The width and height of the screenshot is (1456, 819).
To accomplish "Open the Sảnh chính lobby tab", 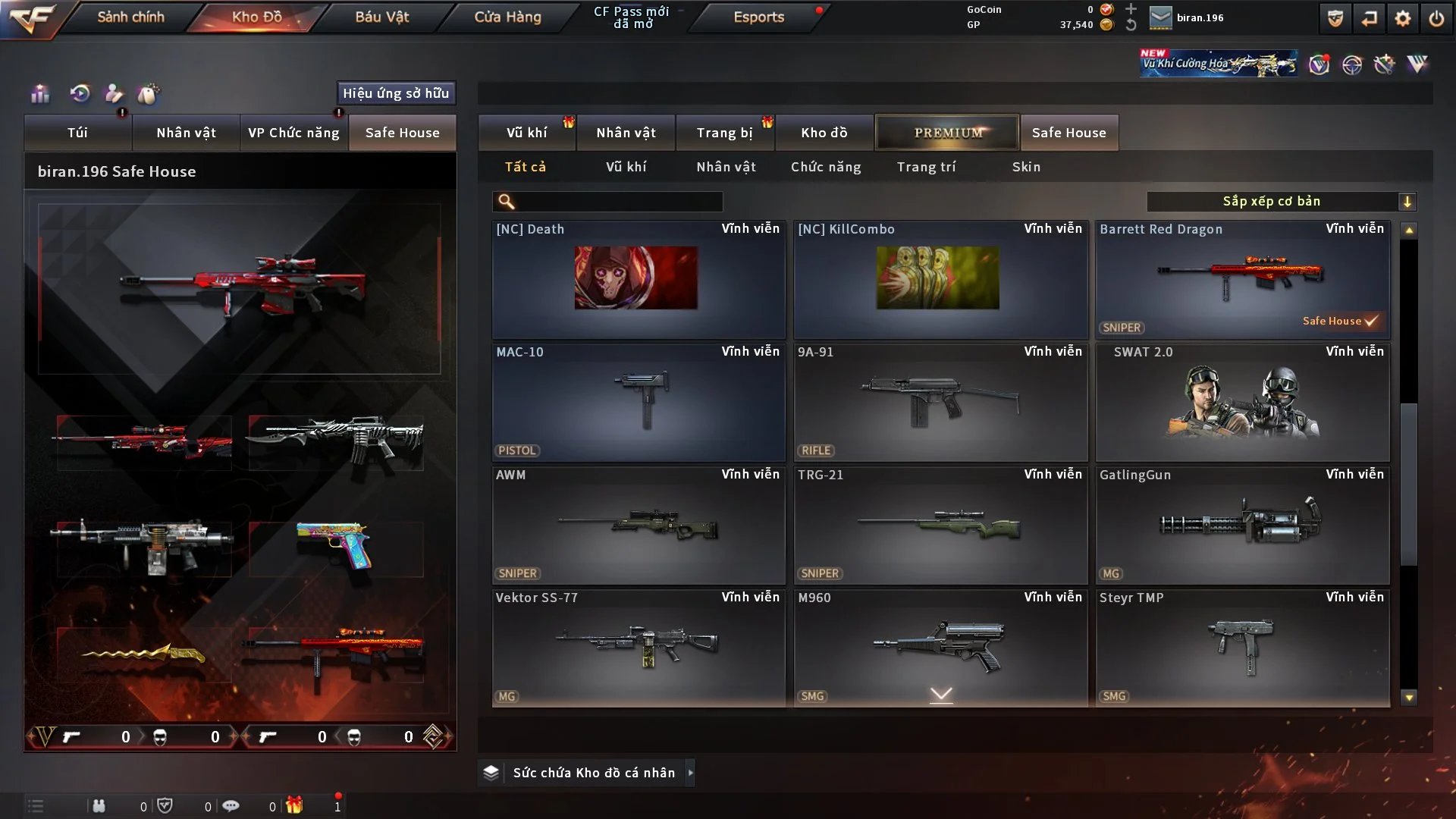I will (x=130, y=17).
